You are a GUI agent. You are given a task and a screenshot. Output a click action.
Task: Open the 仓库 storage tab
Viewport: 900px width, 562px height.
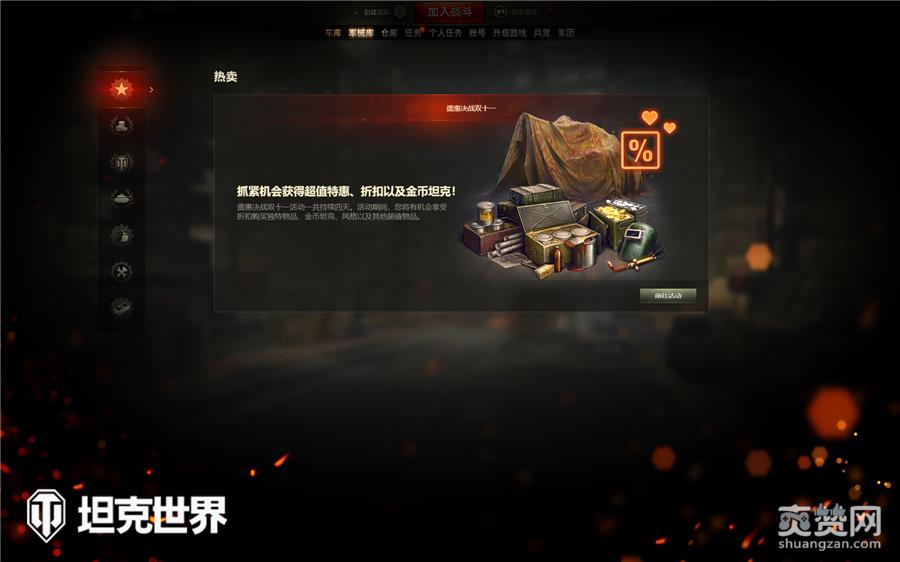pyautogui.click(x=389, y=33)
